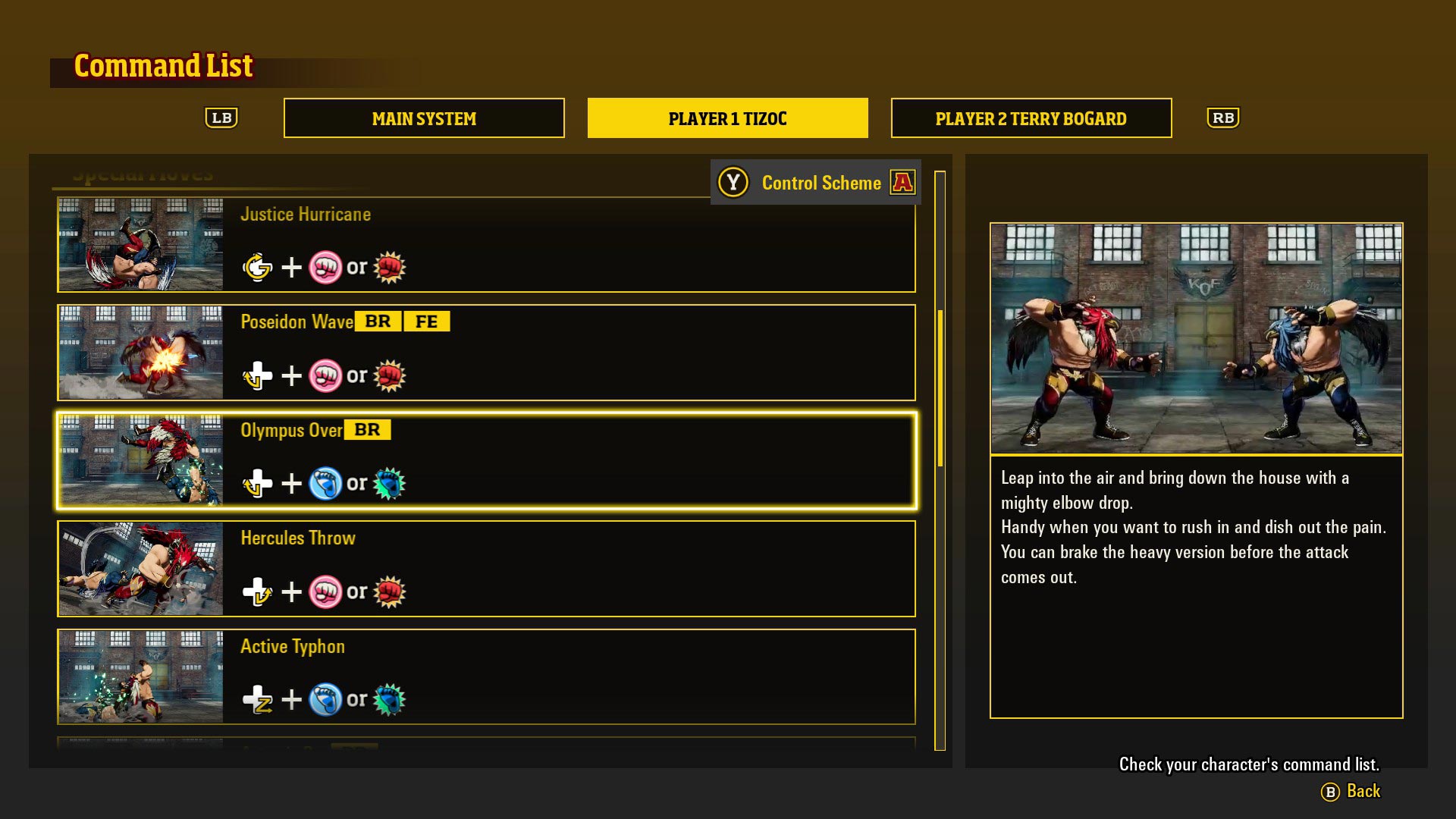
Task: Click the LB shoulder button icon
Action: 221,118
